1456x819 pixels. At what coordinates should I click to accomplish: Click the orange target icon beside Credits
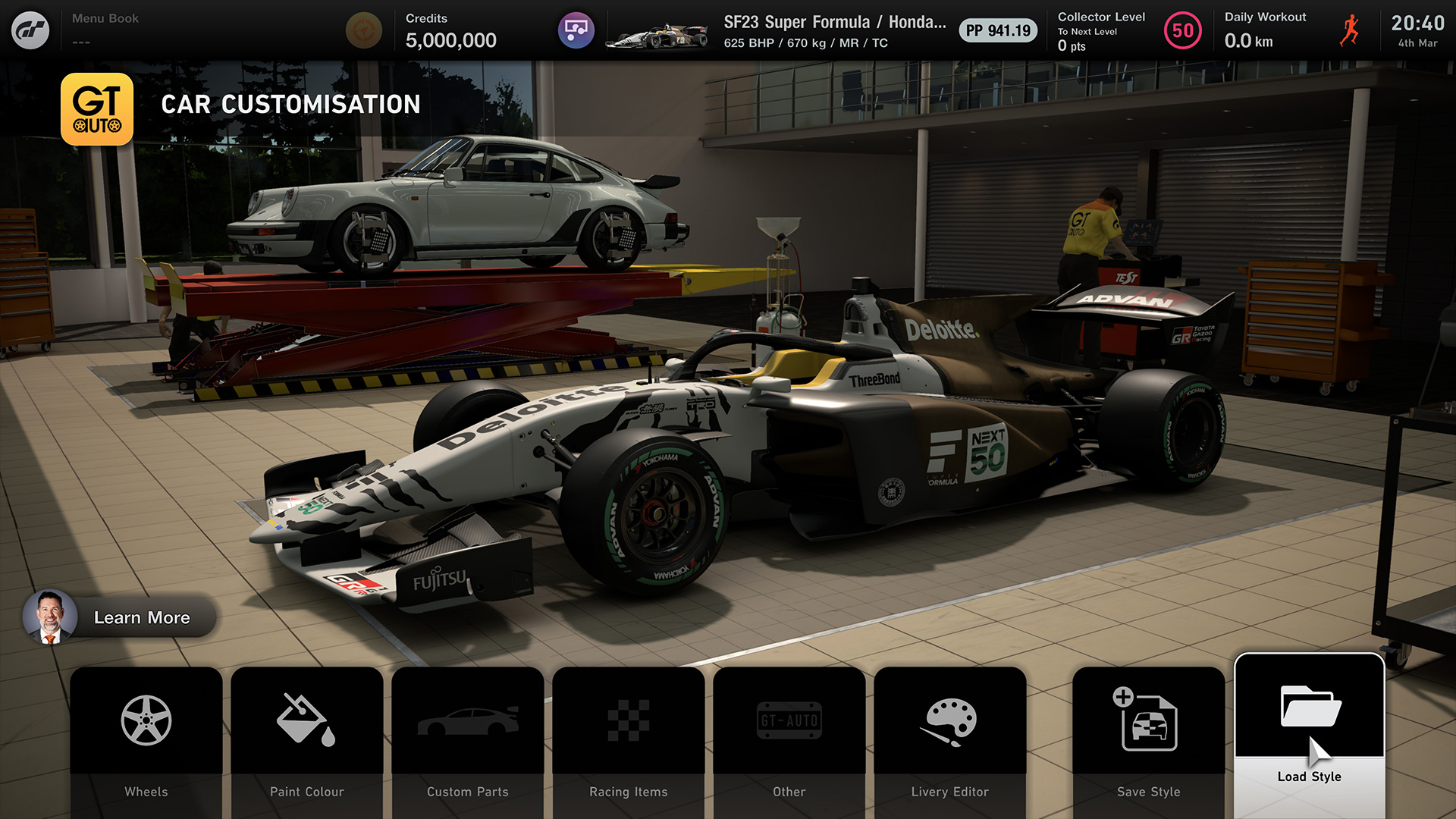click(x=363, y=31)
